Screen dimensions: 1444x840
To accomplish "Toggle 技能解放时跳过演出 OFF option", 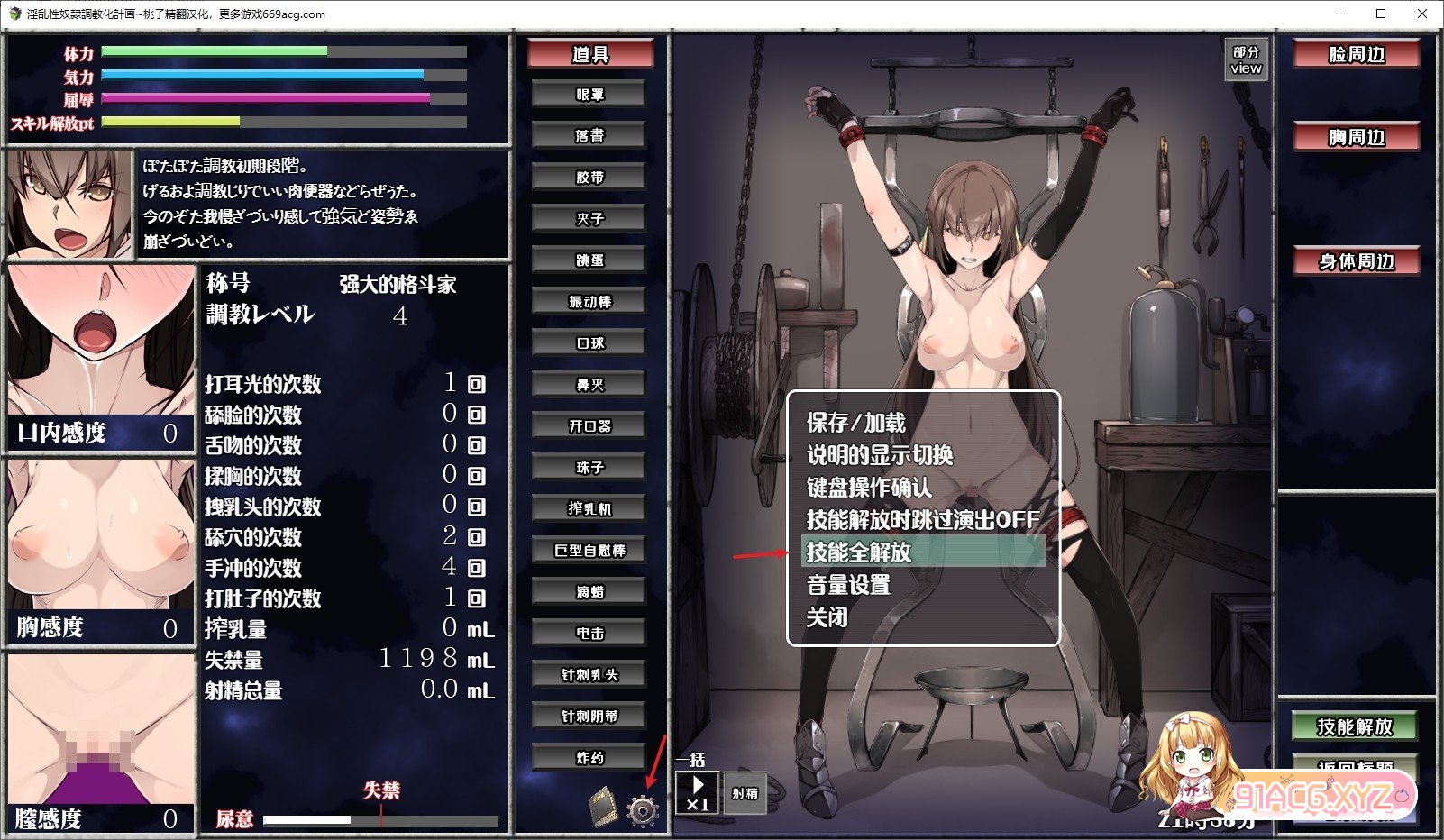I will (922, 520).
